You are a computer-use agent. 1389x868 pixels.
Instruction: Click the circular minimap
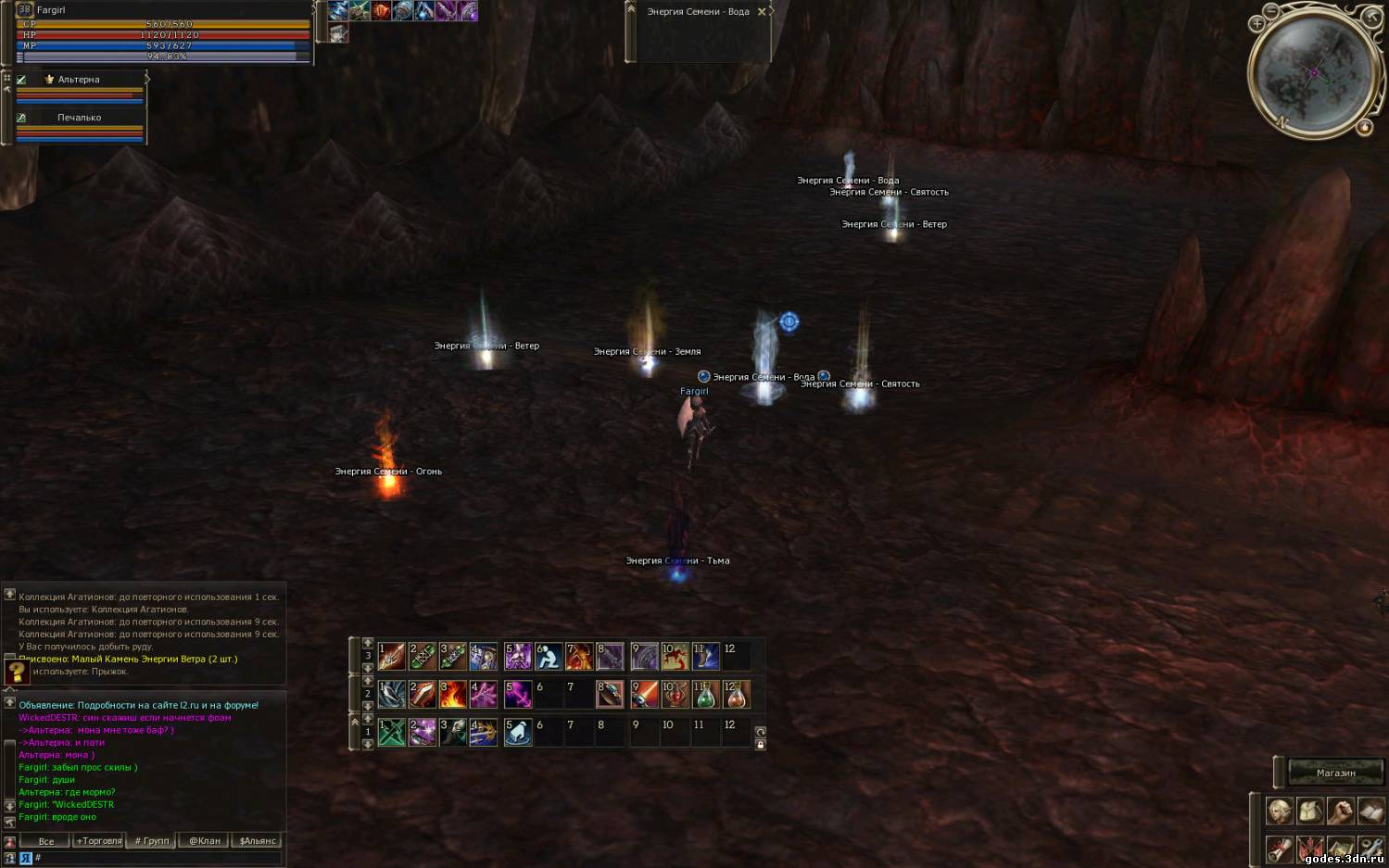[x=1313, y=72]
